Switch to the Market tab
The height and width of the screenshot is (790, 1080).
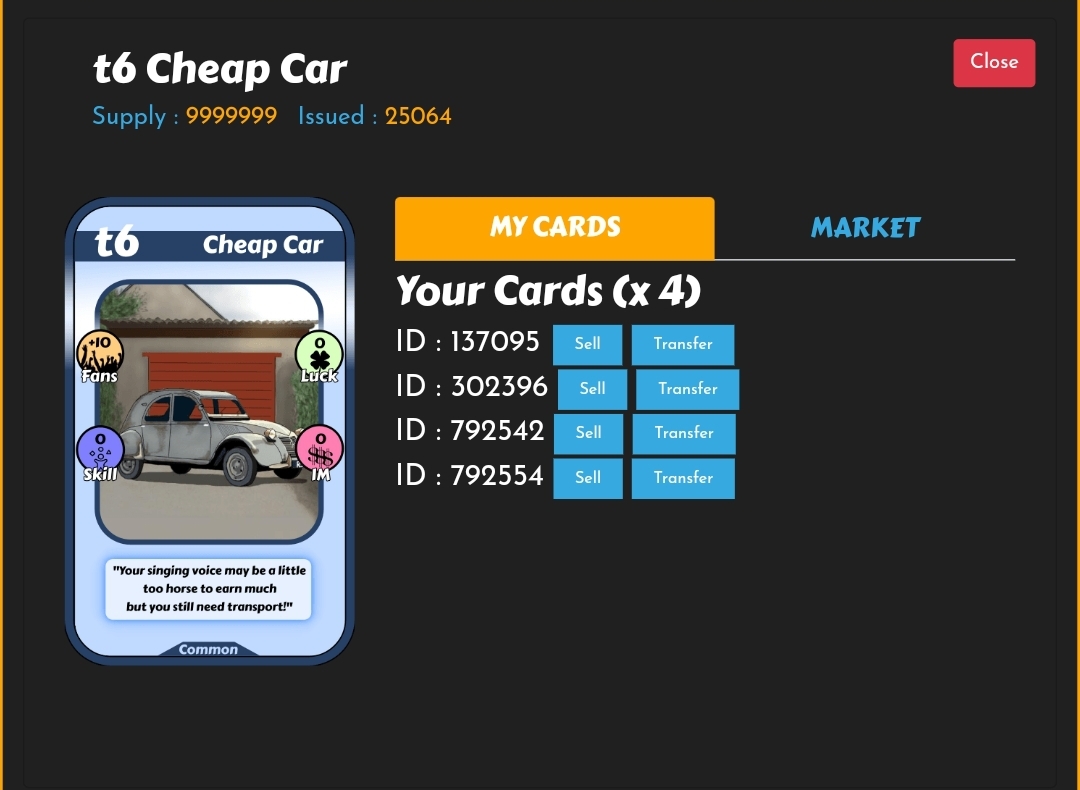[x=865, y=228]
